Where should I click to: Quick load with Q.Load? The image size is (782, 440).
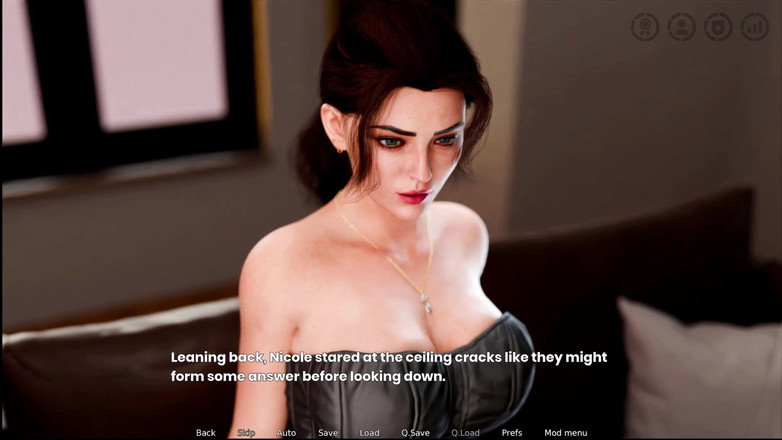[465, 433]
